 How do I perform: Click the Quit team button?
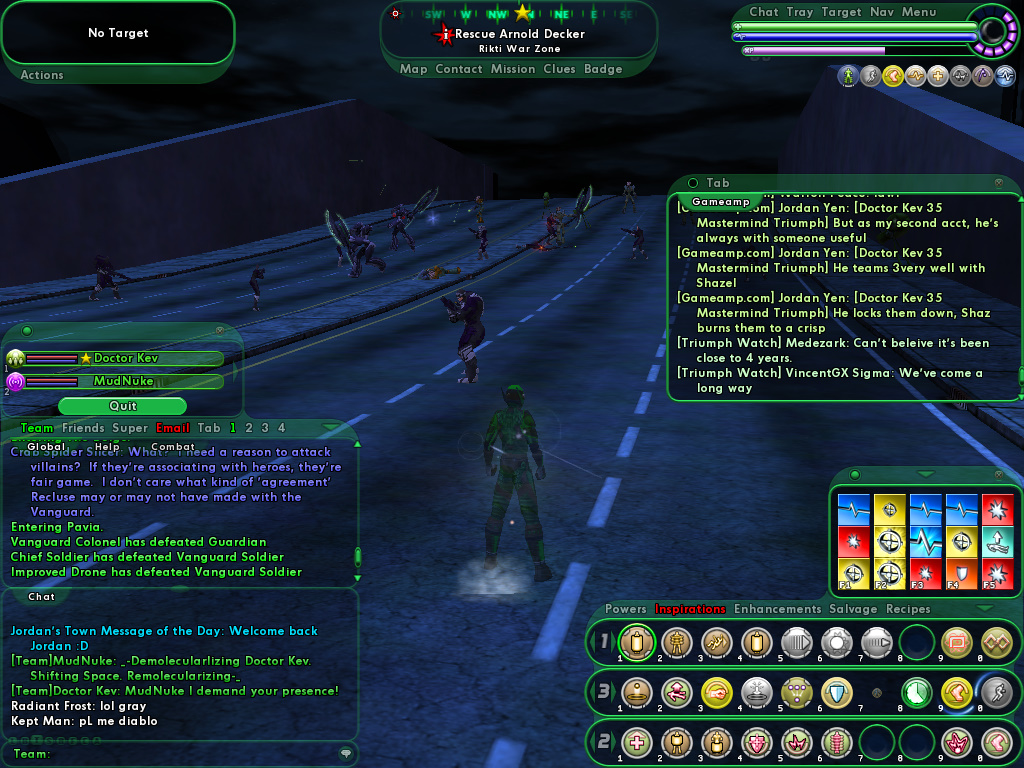tap(122, 406)
